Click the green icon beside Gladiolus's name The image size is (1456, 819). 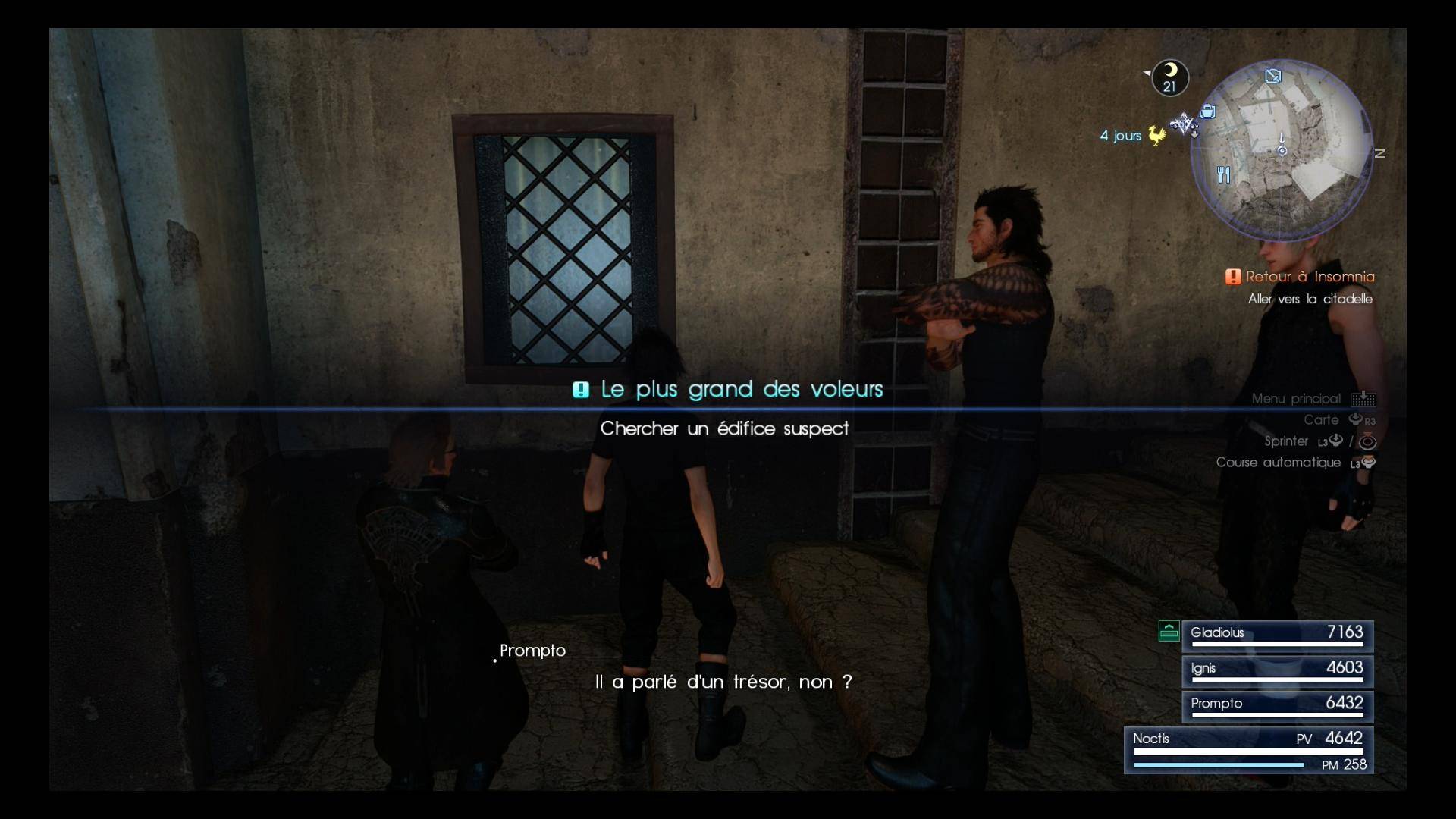[x=1169, y=631]
